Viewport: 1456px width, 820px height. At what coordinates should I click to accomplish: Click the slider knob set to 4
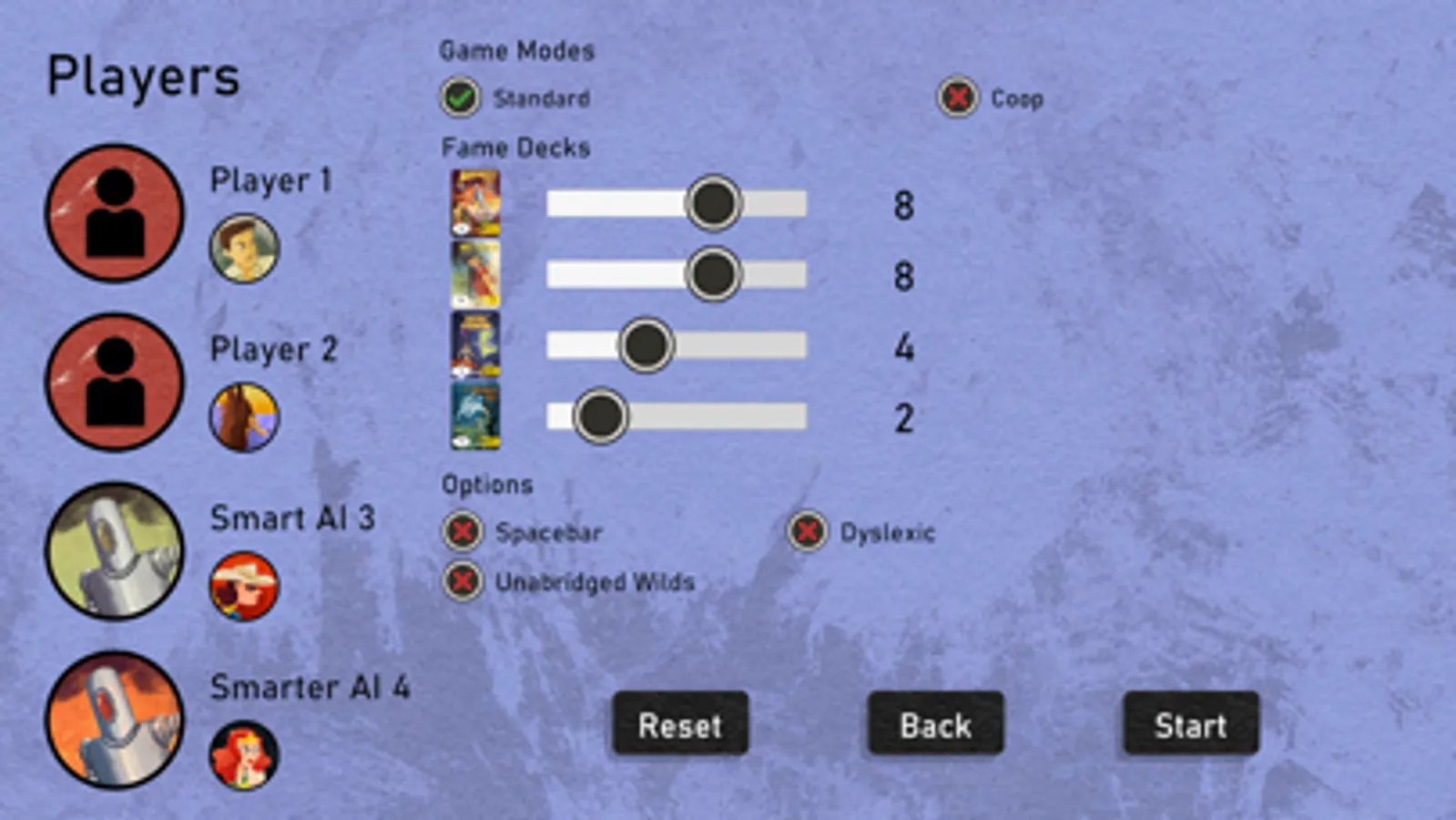[646, 345]
